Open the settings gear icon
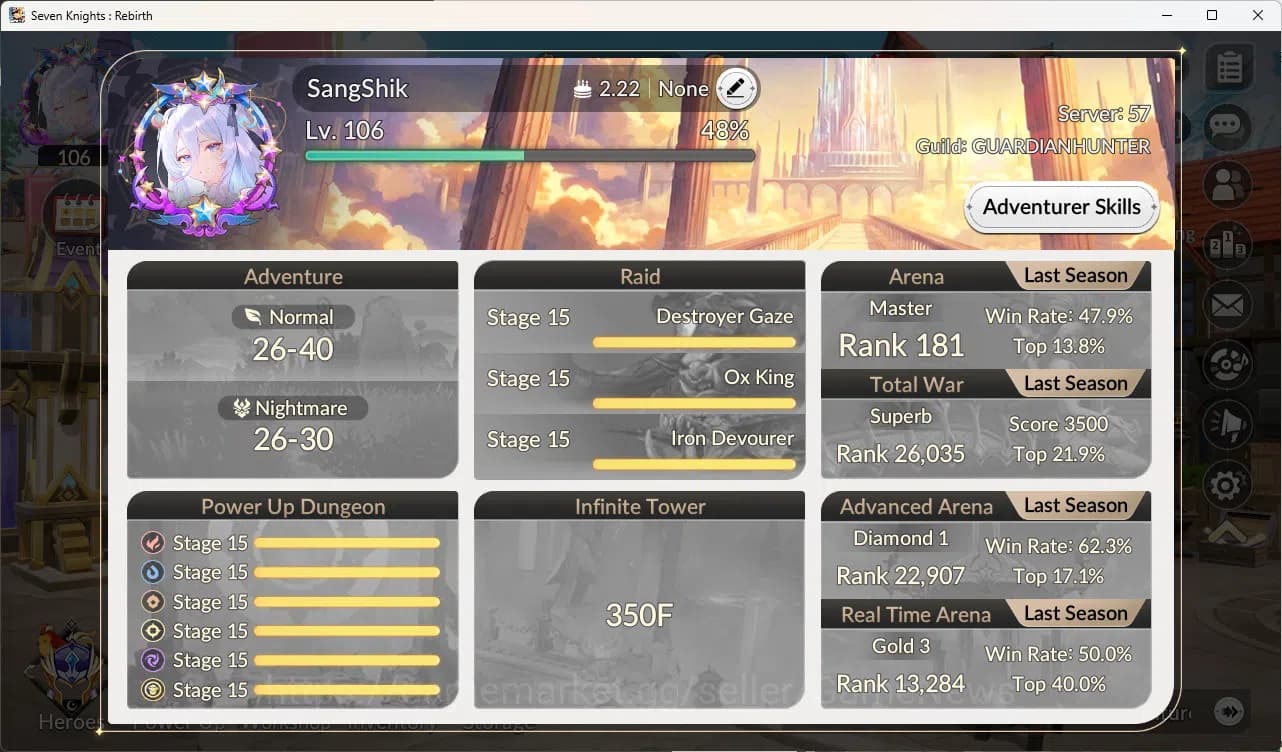Viewport: 1282px width, 752px height. coord(1228,484)
